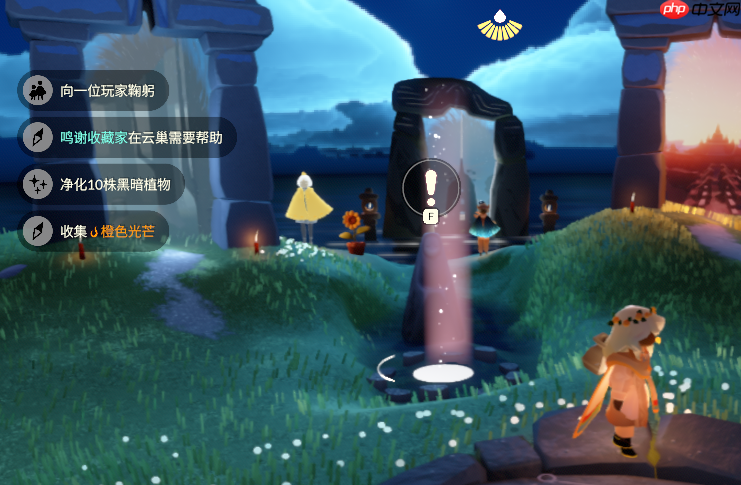Click the exclamation mark interaction prompt

431,185
